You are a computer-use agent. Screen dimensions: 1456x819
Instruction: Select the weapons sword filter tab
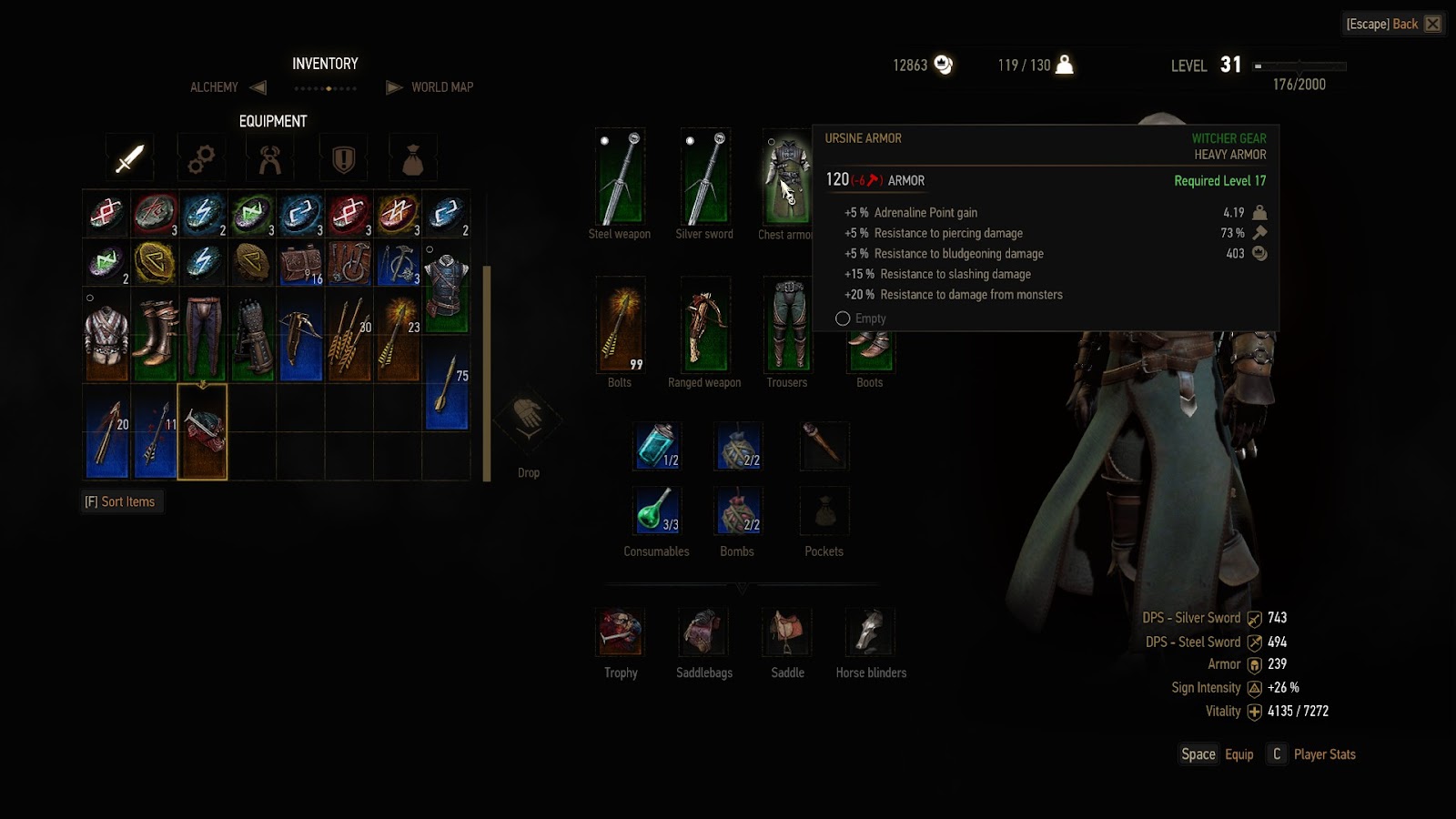pyautogui.click(x=129, y=158)
